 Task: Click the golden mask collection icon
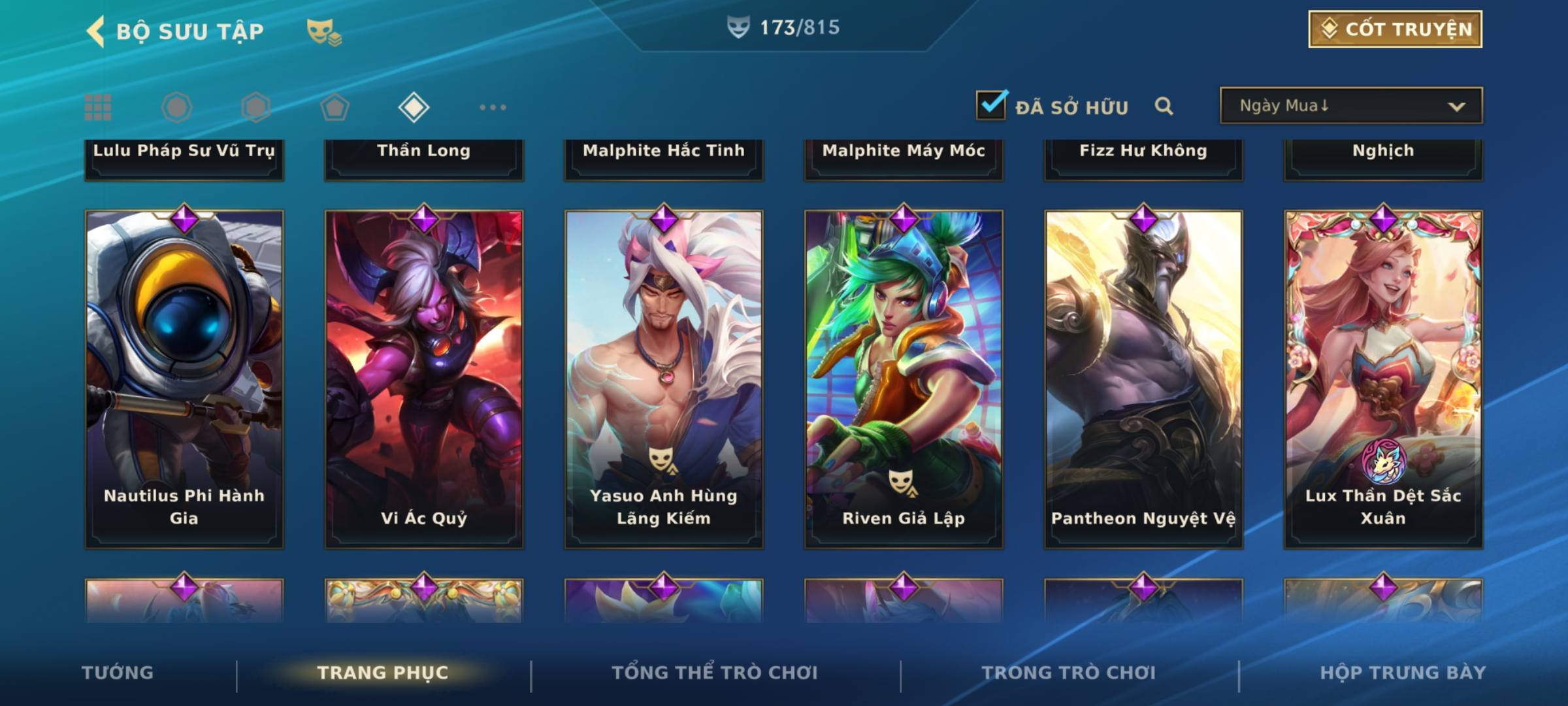pos(324,31)
